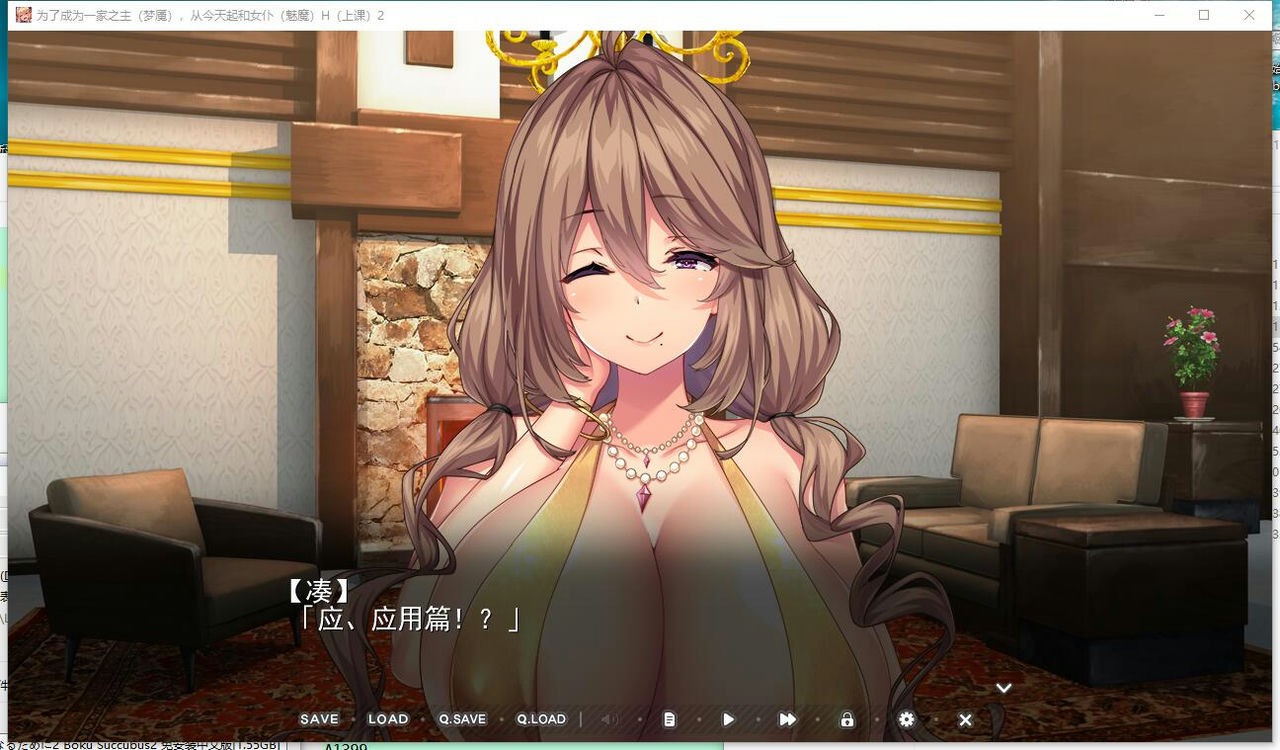
Task: Click the document log icon on the toolbar
Action: pyautogui.click(x=669, y=719)
